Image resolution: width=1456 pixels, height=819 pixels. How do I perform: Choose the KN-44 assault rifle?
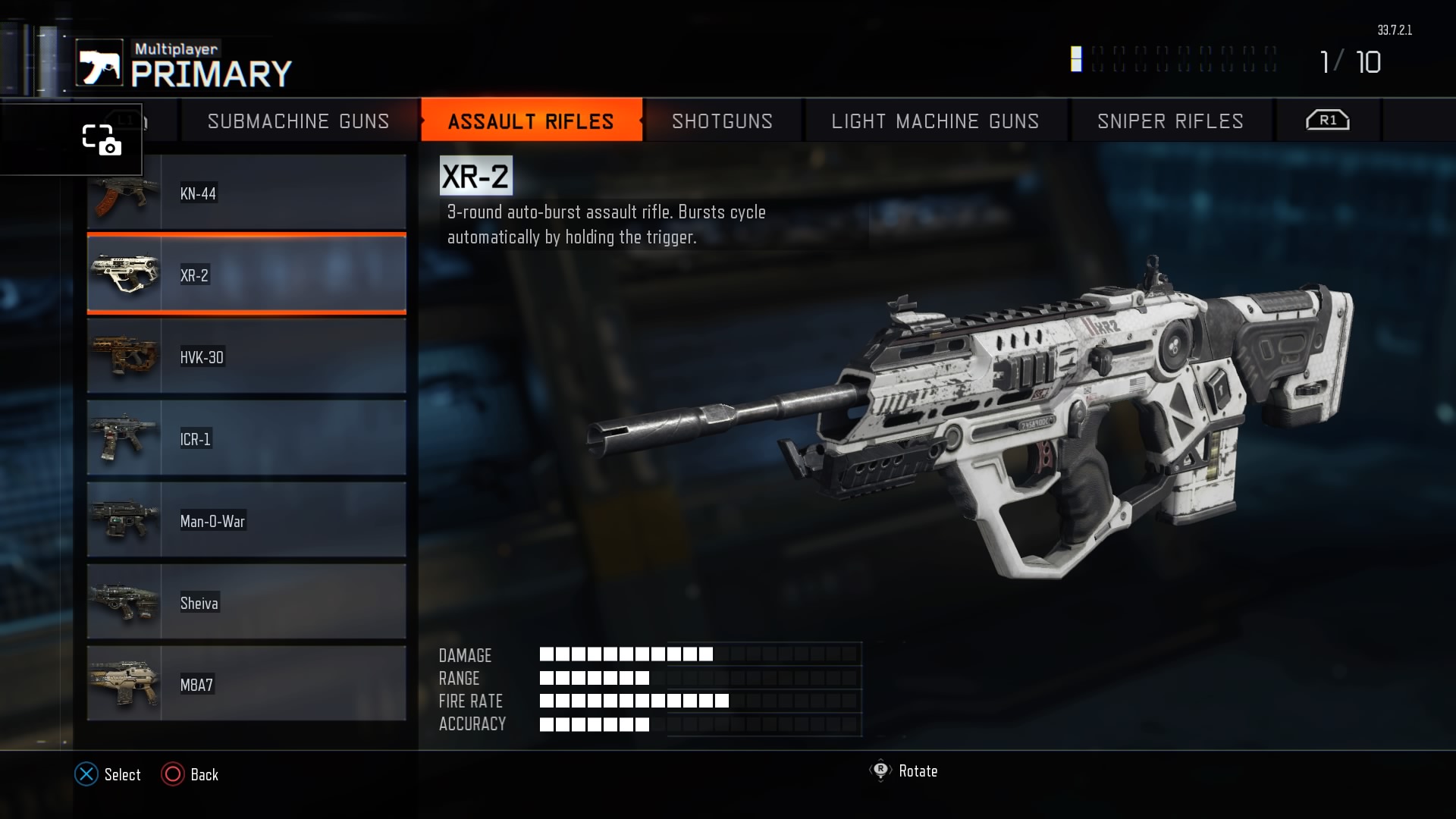246,194
